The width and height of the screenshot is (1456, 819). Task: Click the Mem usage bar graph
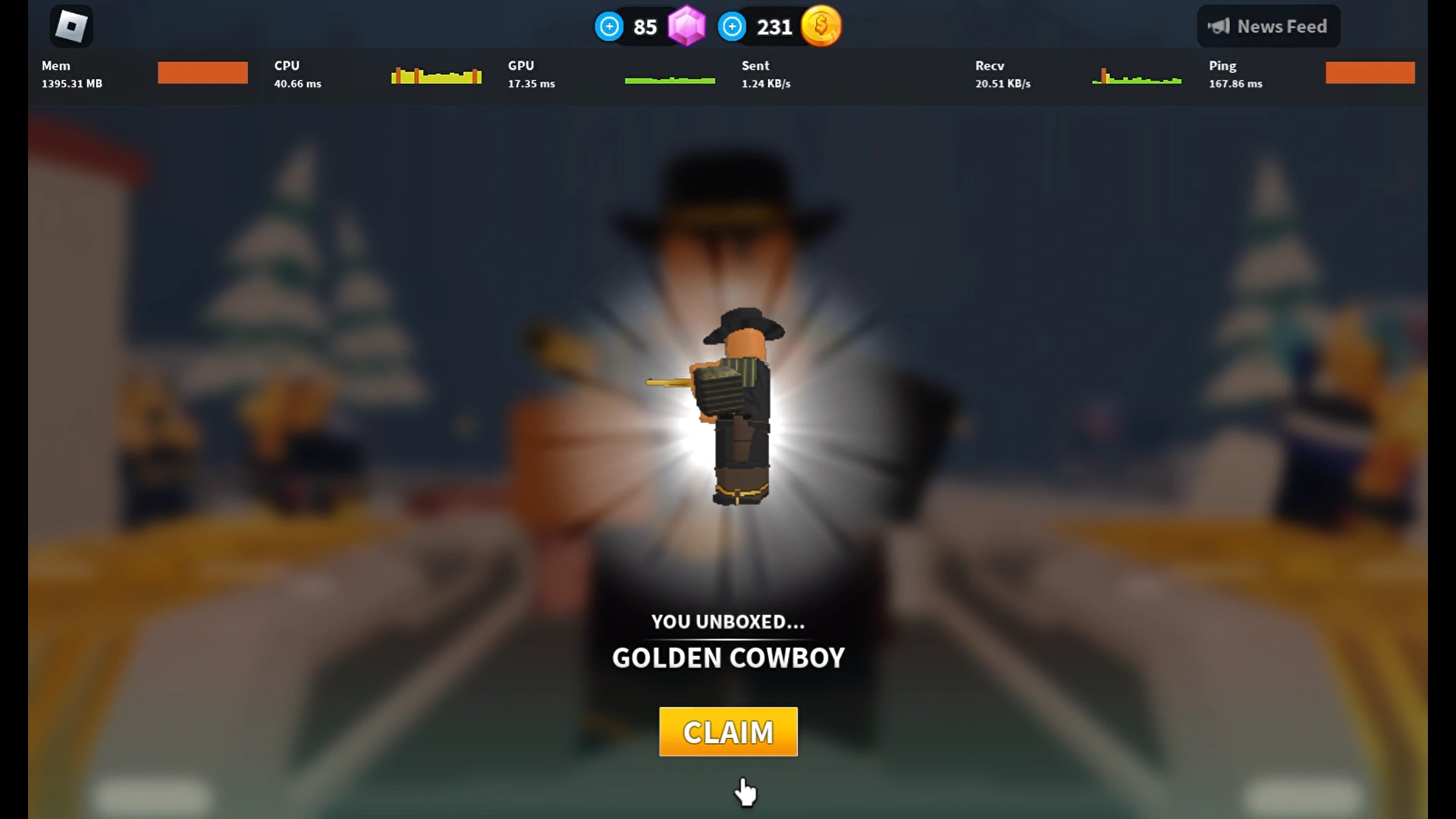tap(202, 72)
